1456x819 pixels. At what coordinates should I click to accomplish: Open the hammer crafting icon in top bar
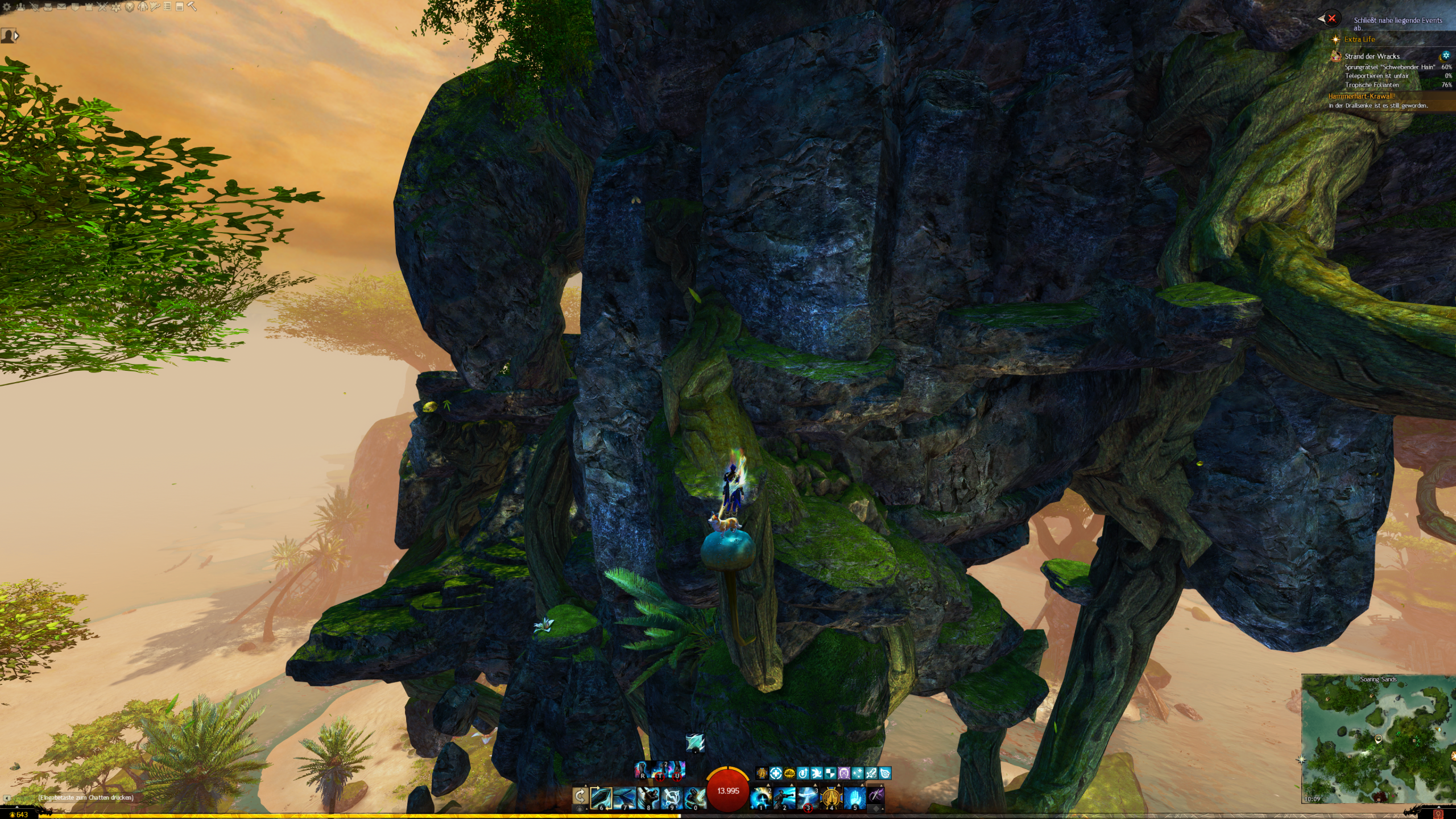[x=192, y=7]
